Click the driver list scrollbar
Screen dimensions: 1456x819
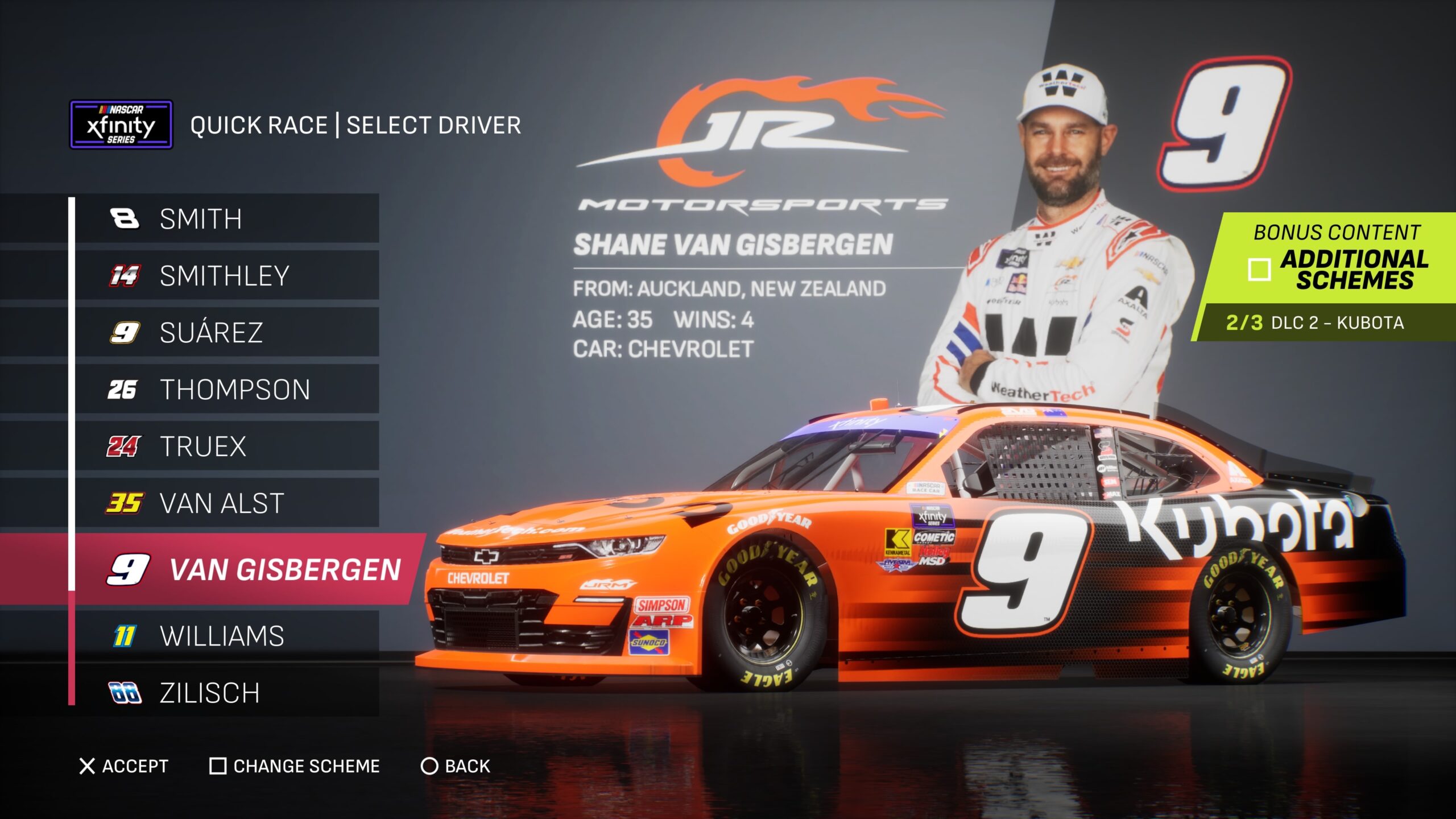click(x=72, y=449)
